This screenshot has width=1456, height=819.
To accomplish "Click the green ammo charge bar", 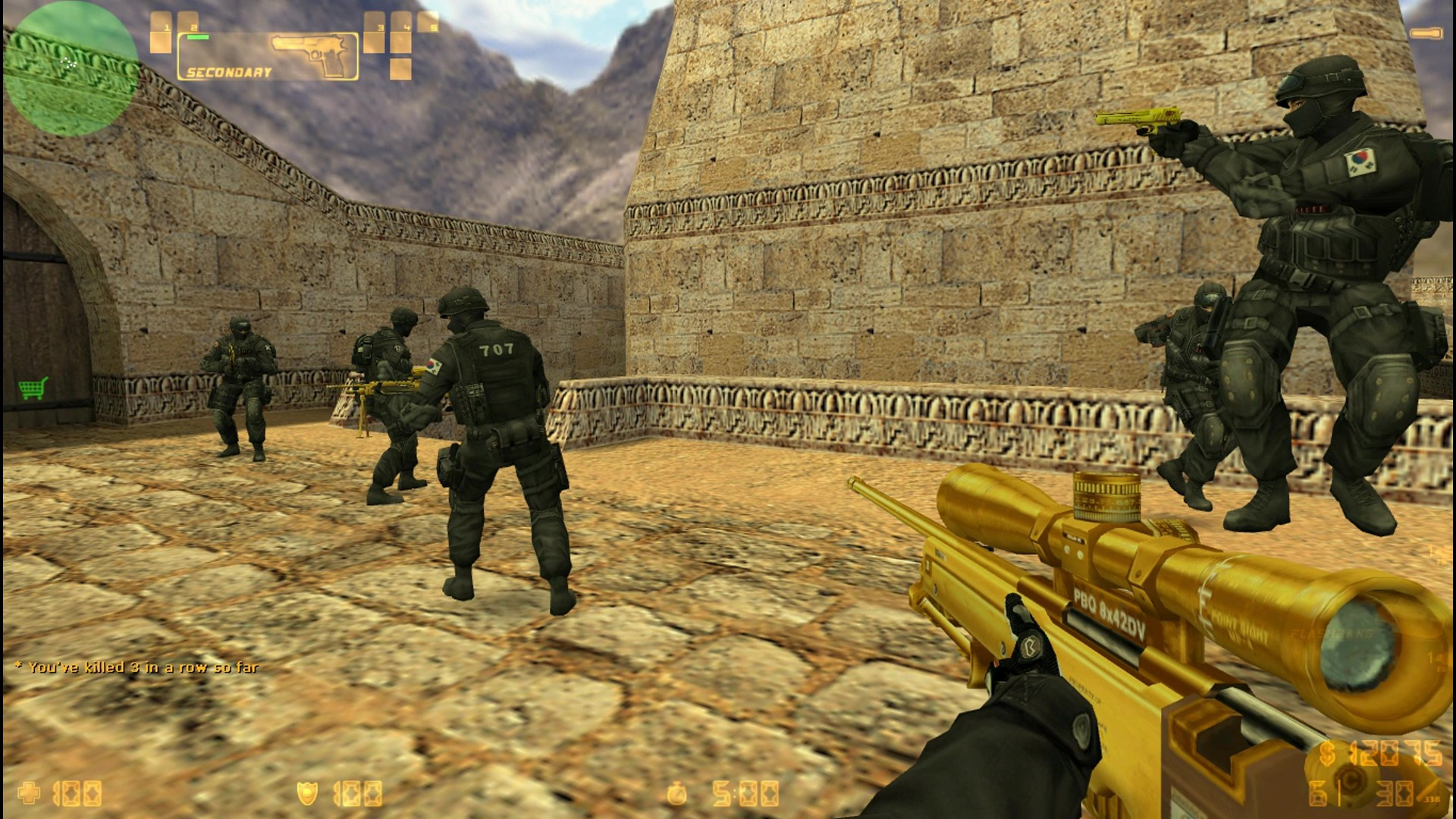I will [197, 36].
